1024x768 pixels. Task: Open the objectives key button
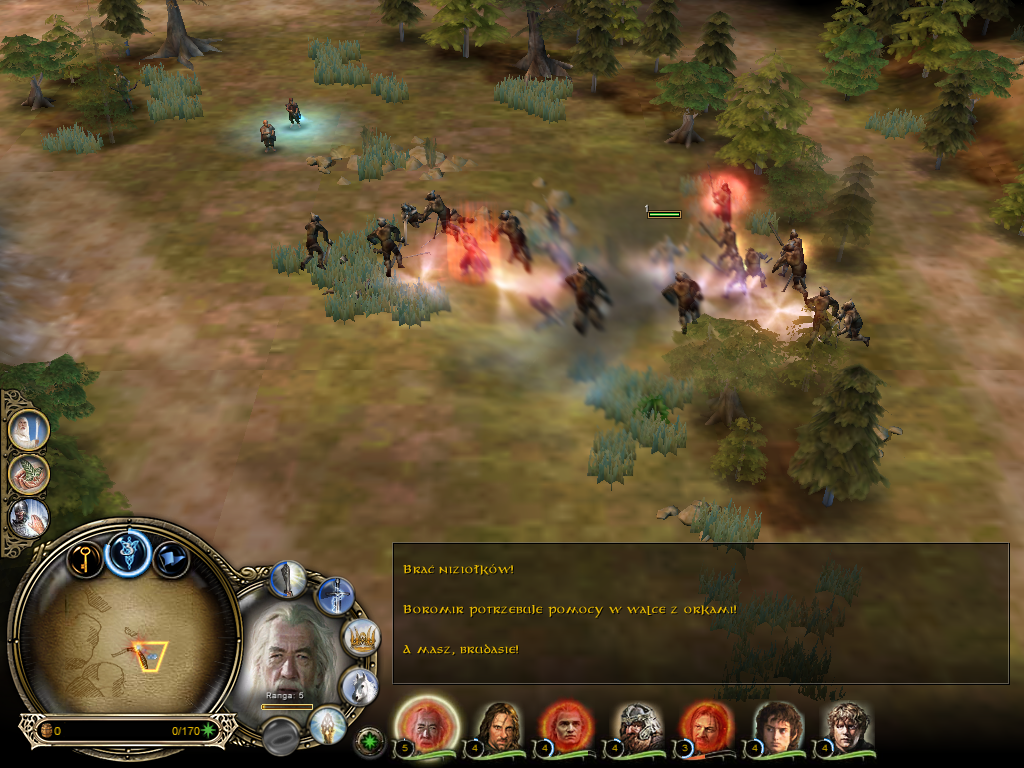(x=85, y=558)
